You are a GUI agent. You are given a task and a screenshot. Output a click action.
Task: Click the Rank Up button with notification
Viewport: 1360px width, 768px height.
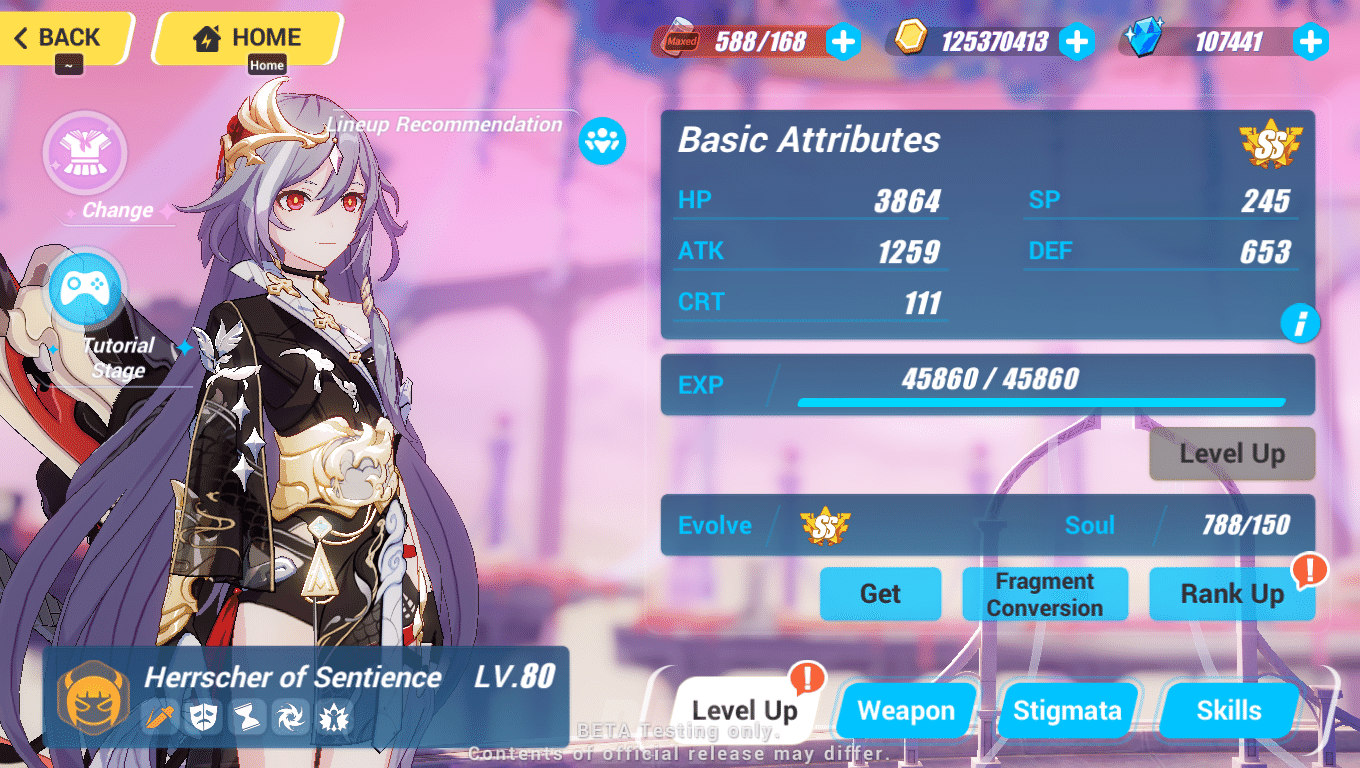(1233, 593)
